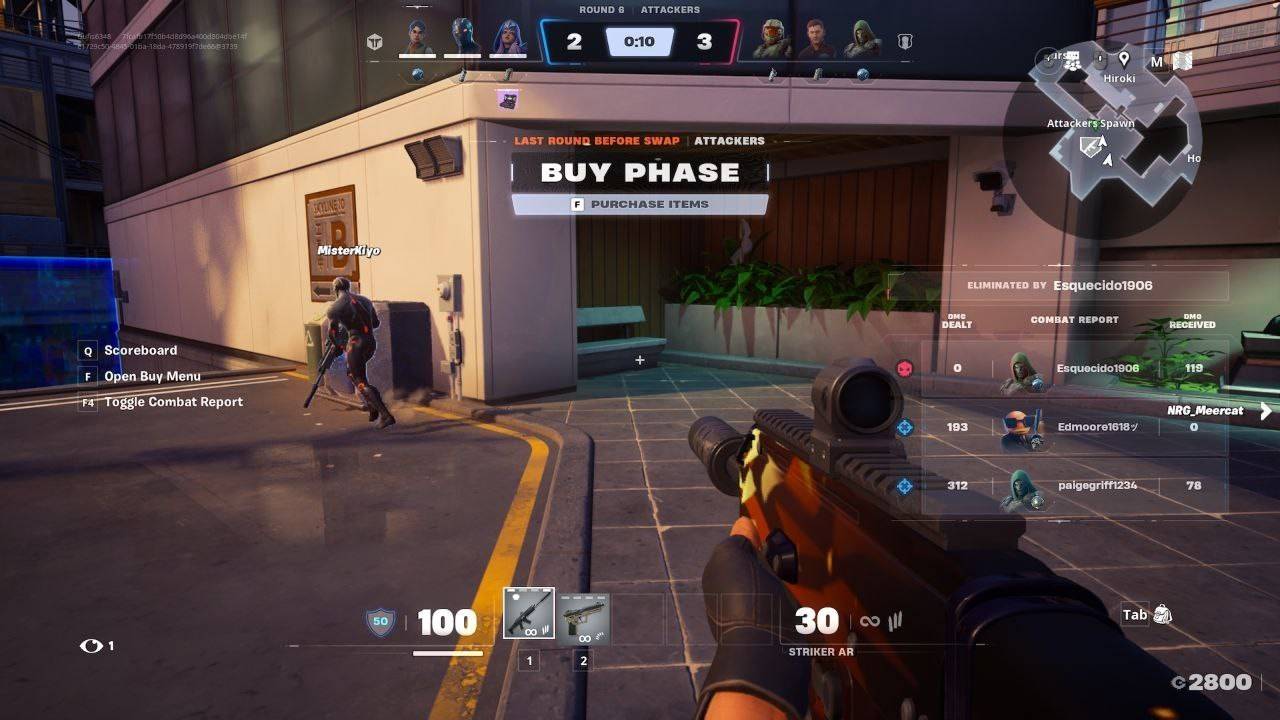Click the Buy Phase banner
Image resolution: width=1280 pixels, height=720 pixels.
[x=640, y=172]
